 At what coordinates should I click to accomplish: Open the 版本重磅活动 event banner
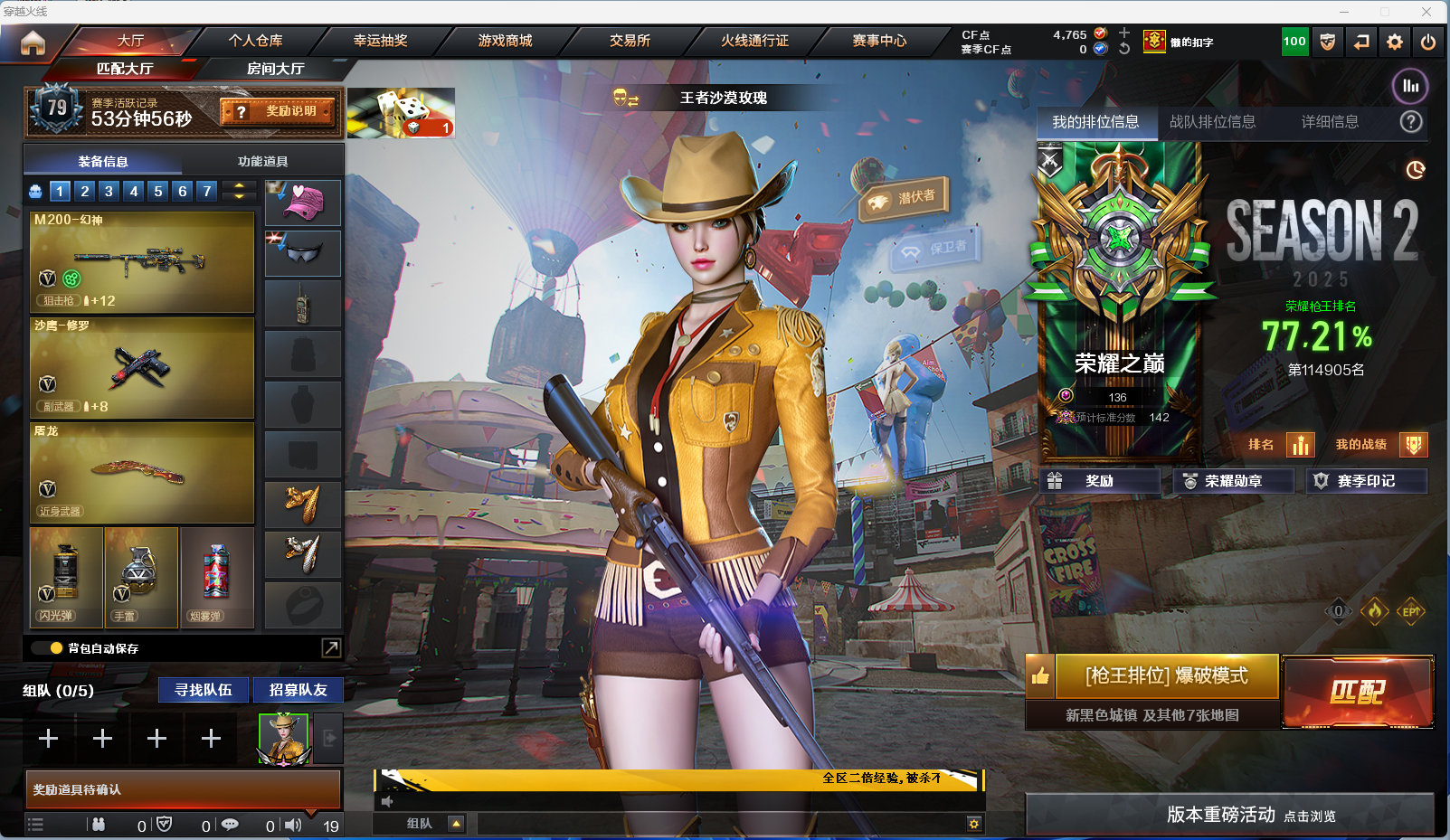(1228, 815)
